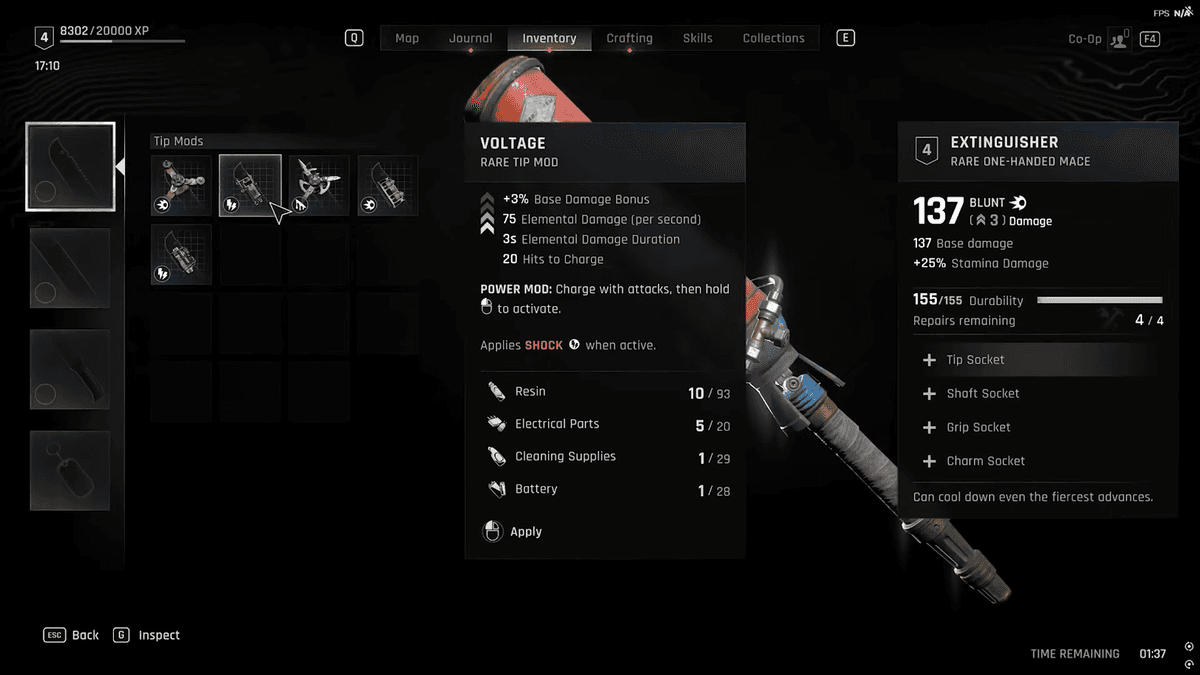
Task: Choose the shaft mod category slot
Action: [x=70, y=268]
